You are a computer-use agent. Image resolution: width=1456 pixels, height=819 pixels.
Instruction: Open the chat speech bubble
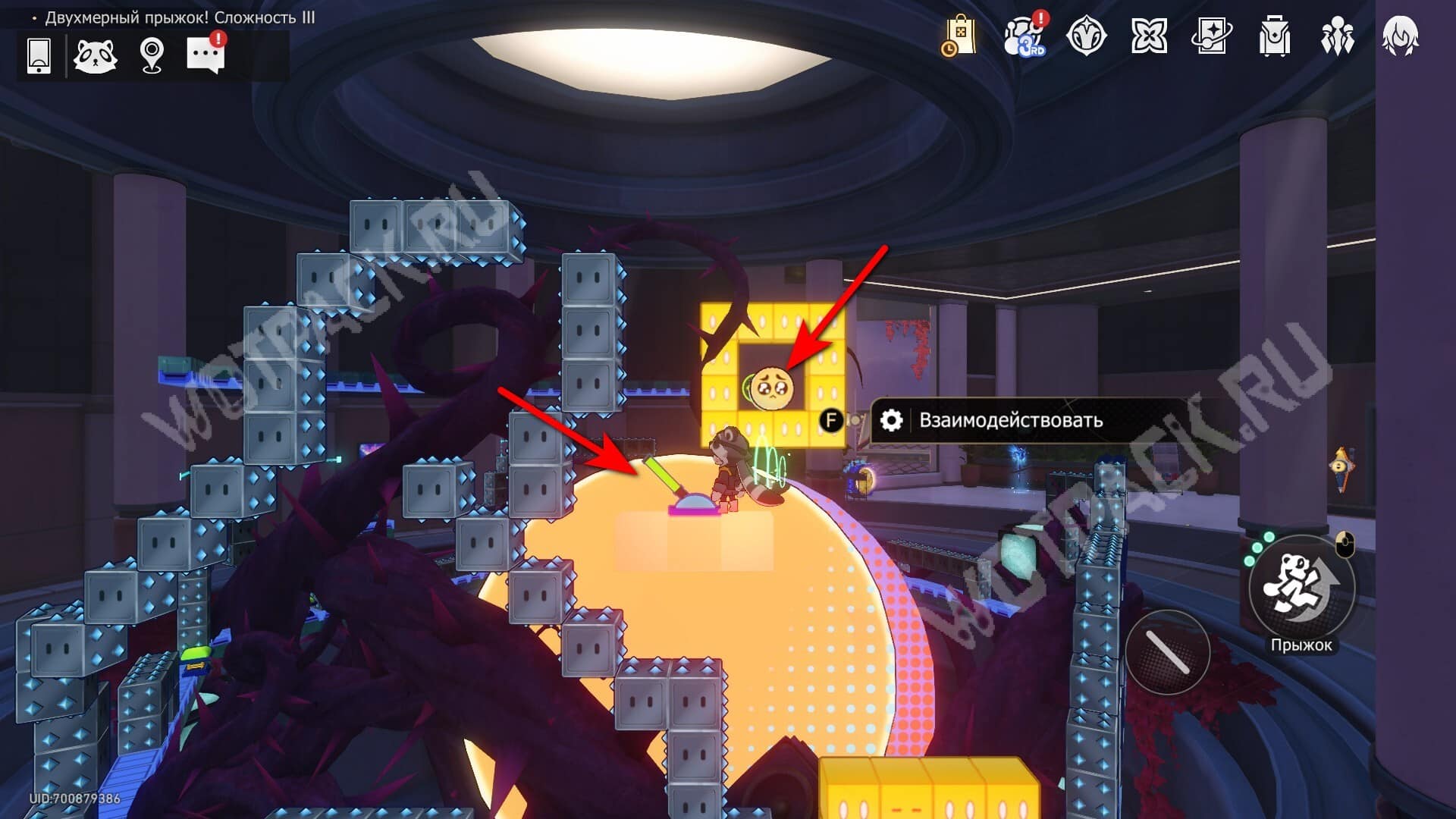click(206, 55)
